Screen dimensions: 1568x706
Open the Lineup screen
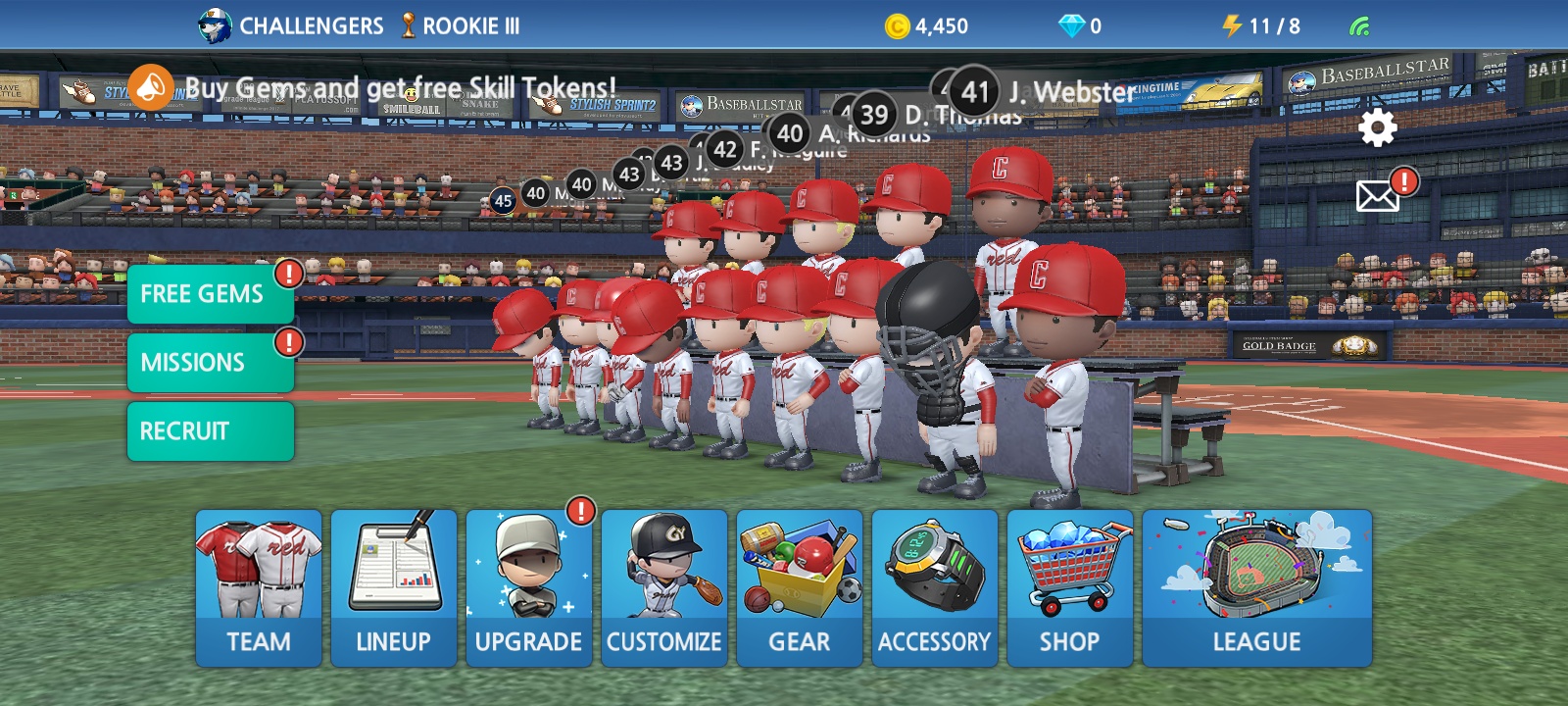coord(394,587)
